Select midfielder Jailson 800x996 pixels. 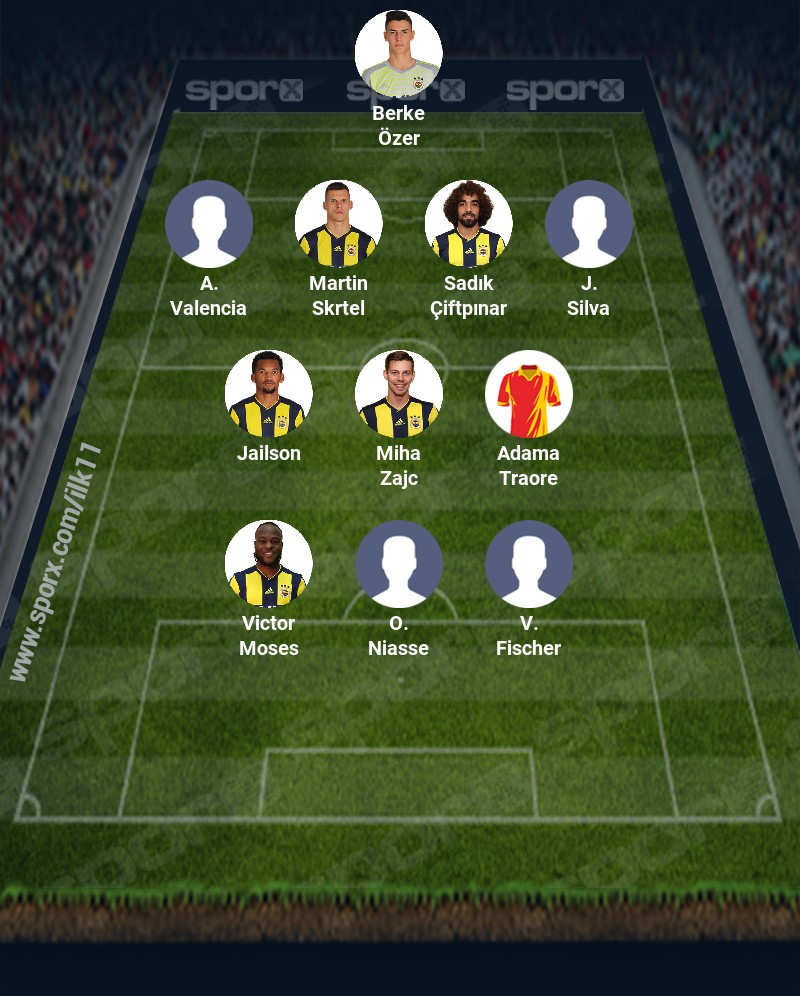pos(268,394)
